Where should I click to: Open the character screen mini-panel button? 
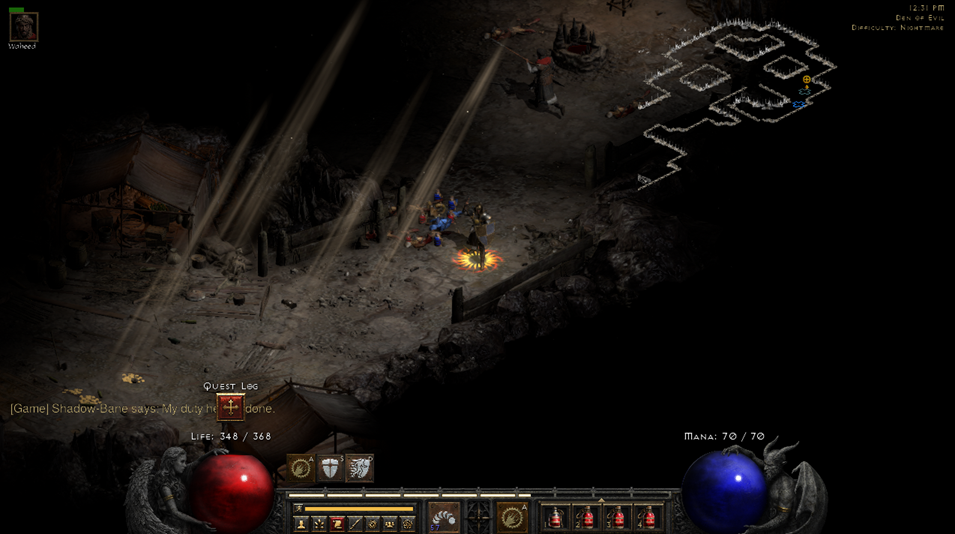pyautogui.click(x=301, y=523)
